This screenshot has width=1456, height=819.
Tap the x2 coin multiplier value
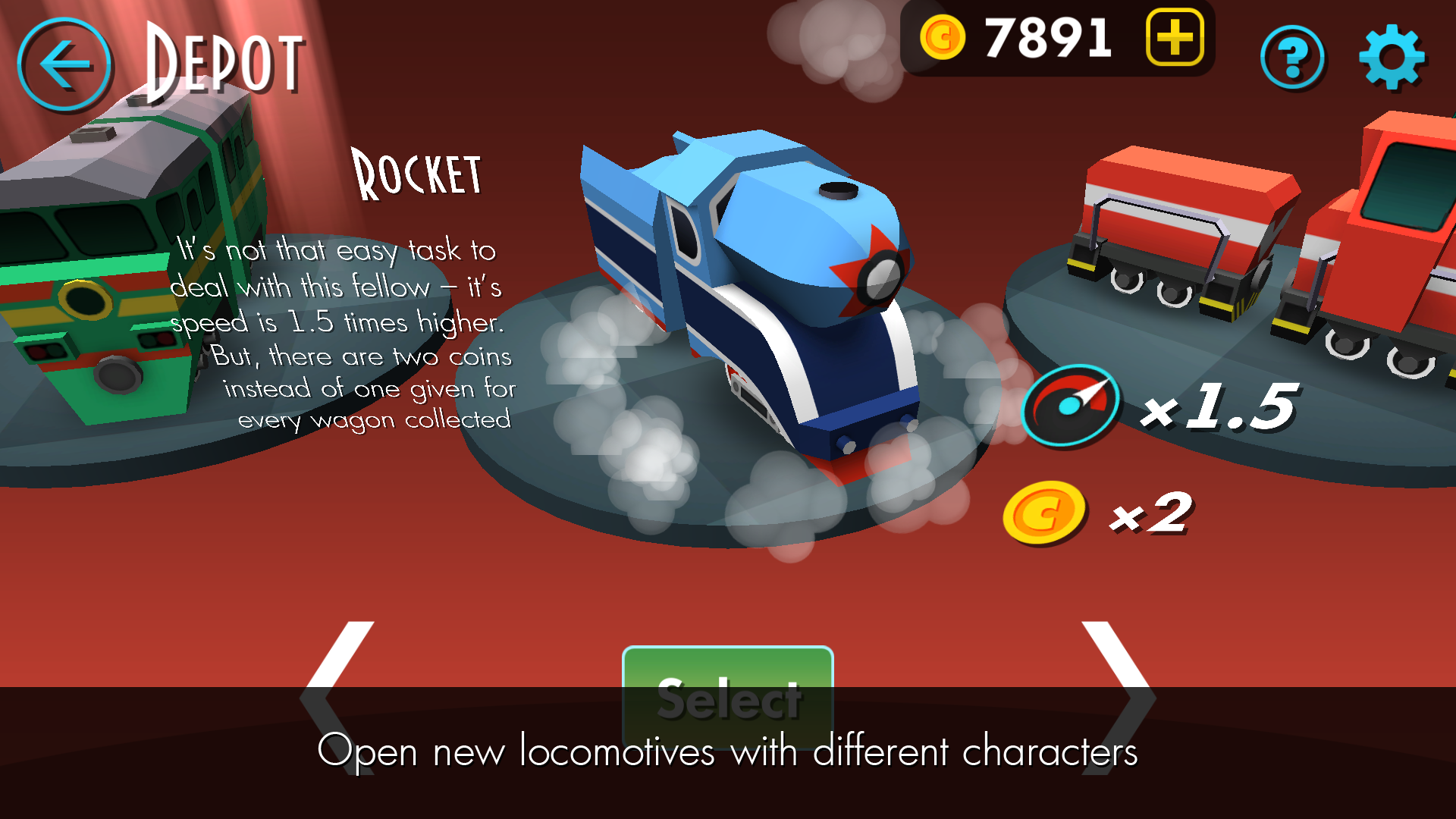point(1153,516)
